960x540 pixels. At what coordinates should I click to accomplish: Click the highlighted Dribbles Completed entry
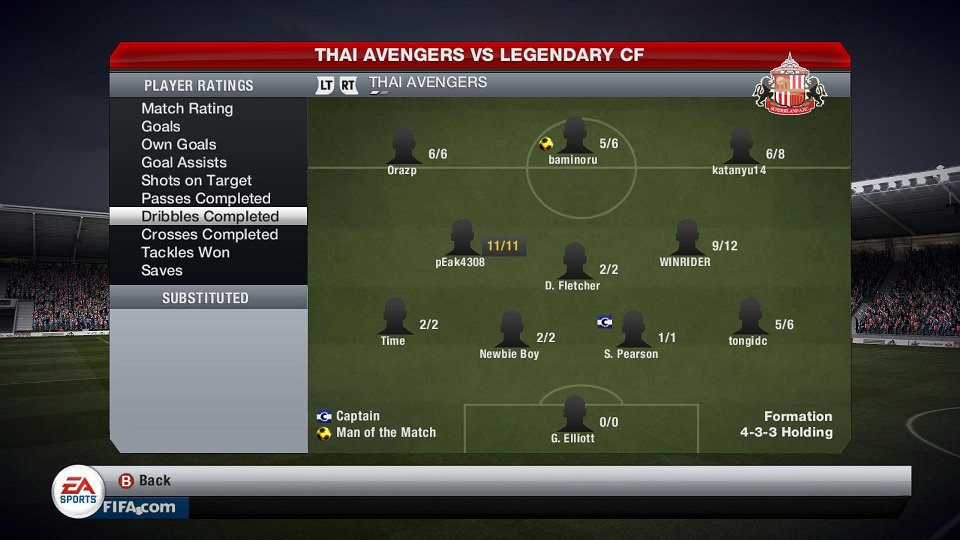point(210,216)
